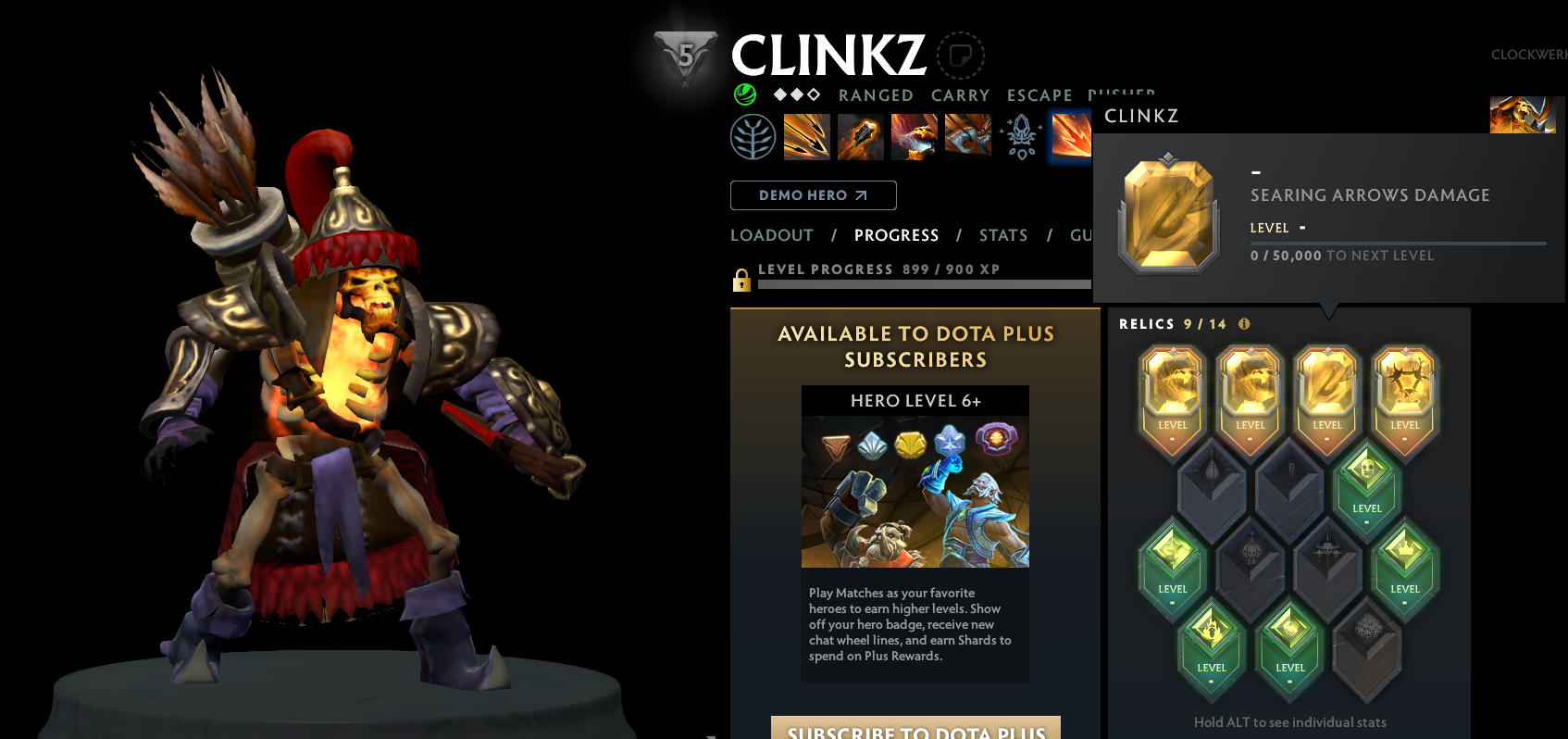Click the speech bubble icon next to CLINKZ title
This screenshot has height=739, width=1568.
(x=961, y=56)
